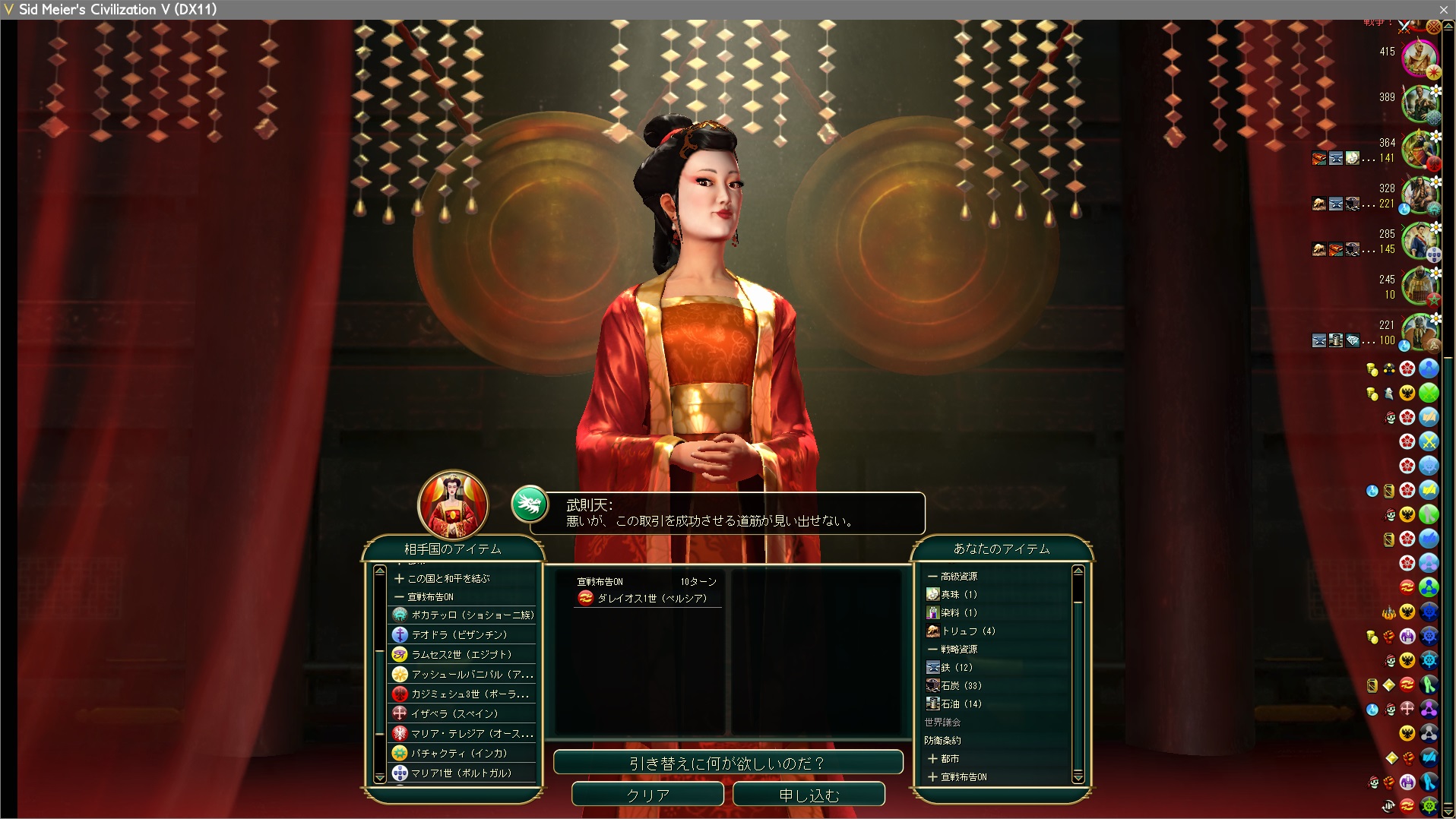The image size is (1456, 819).
Task: Offer トリュフ (4) luxury resource
Action: click(x=968, y=631)
